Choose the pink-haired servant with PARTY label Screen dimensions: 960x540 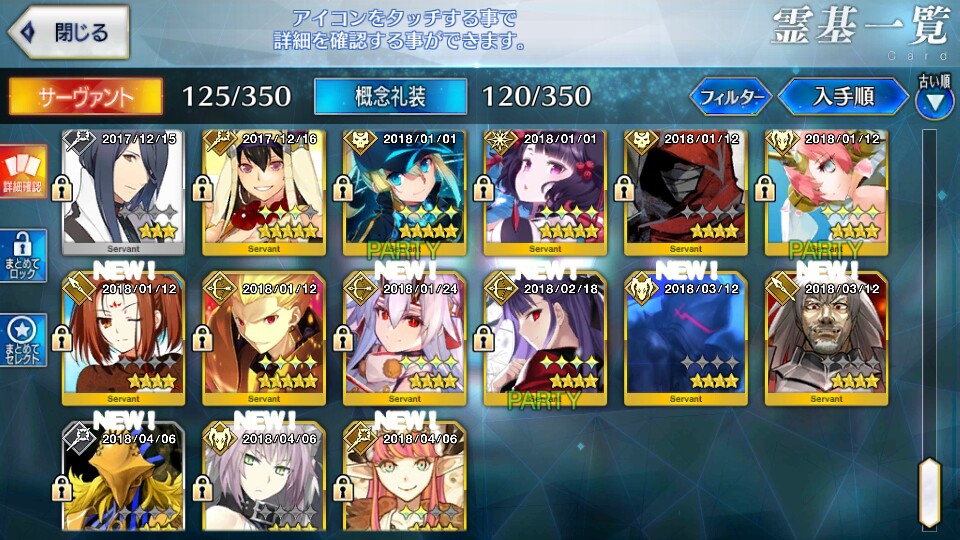826,192
